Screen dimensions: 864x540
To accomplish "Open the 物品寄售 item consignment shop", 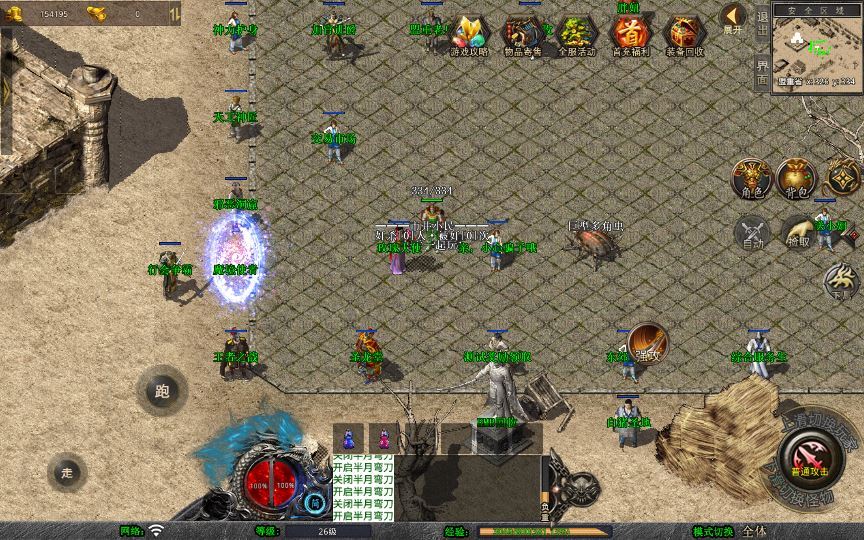I will [x=522, y=36].
